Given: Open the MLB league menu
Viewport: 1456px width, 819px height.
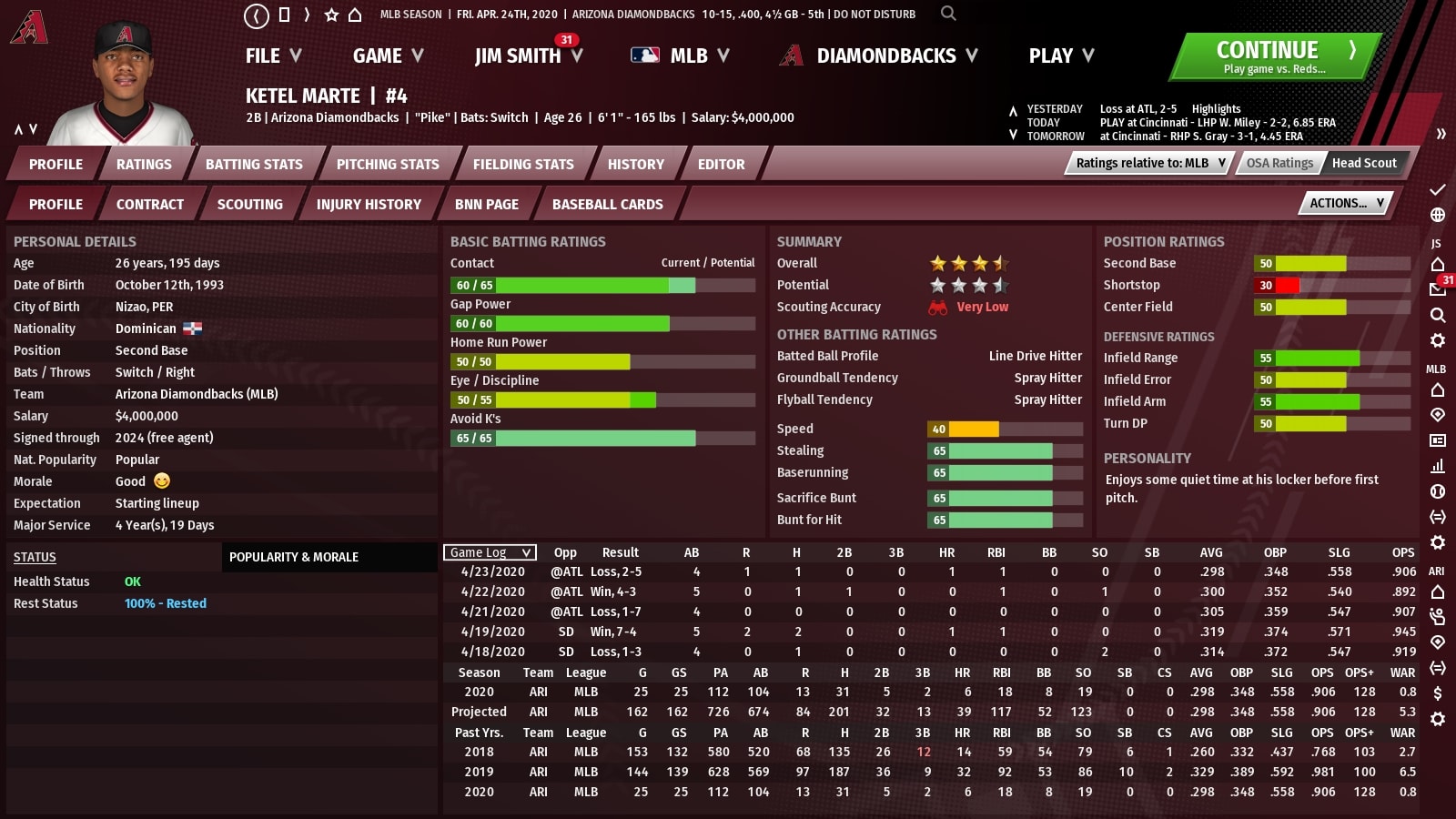Looking at the screenshot, I should coord(681,56).
